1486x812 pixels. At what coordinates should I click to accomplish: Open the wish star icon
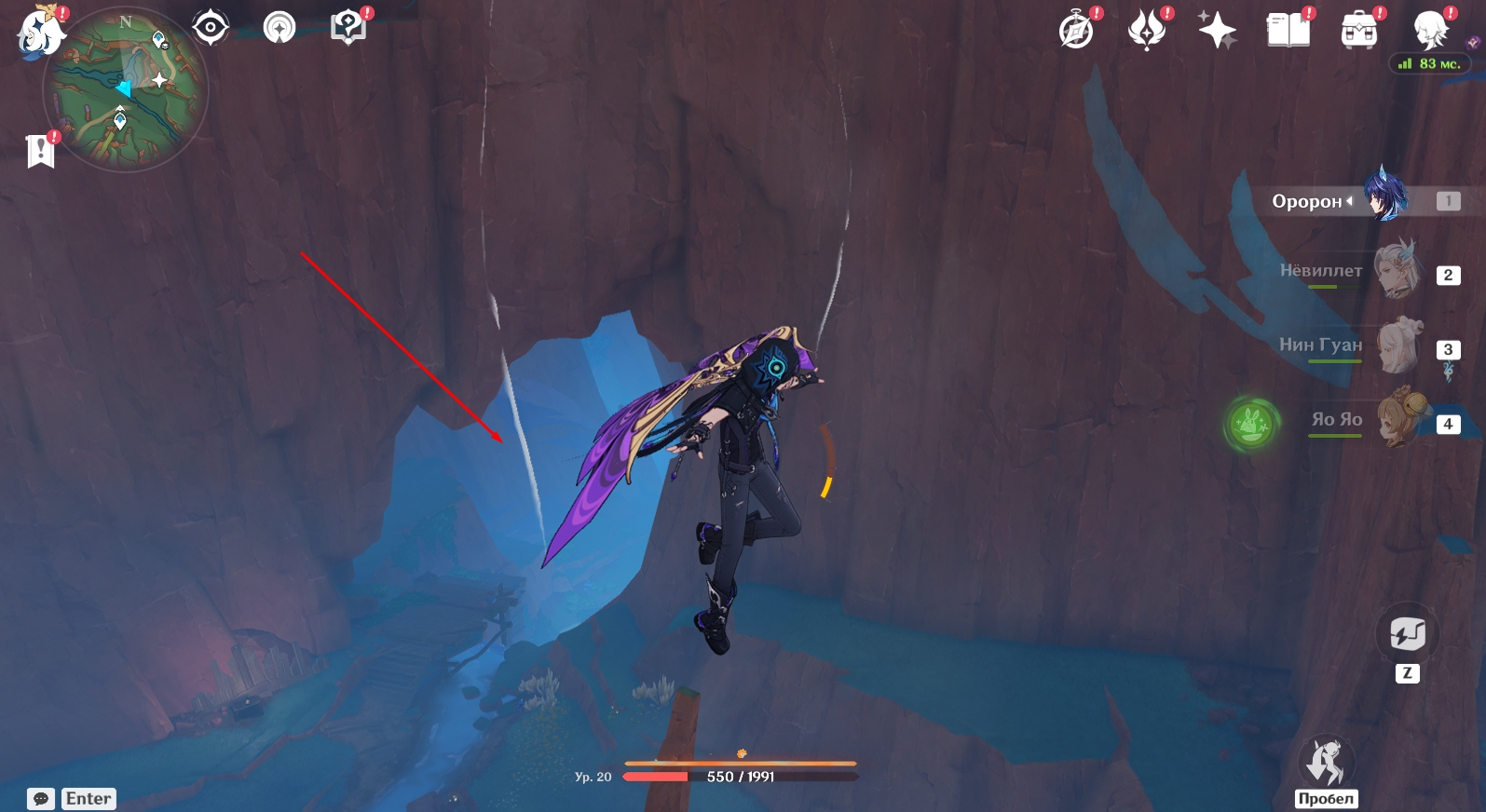1217,31
